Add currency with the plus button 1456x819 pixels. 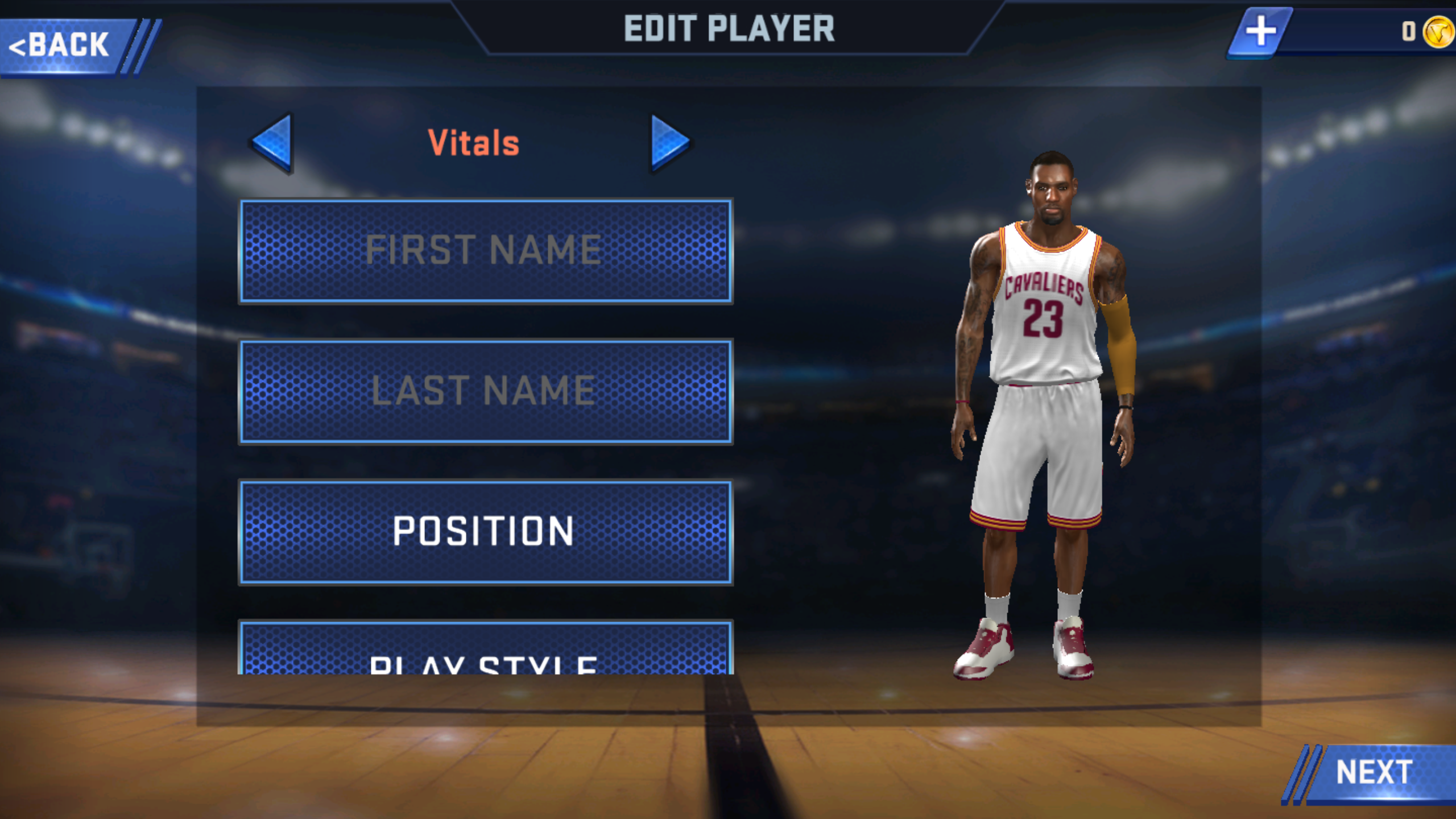click(x=1260, y=31)
